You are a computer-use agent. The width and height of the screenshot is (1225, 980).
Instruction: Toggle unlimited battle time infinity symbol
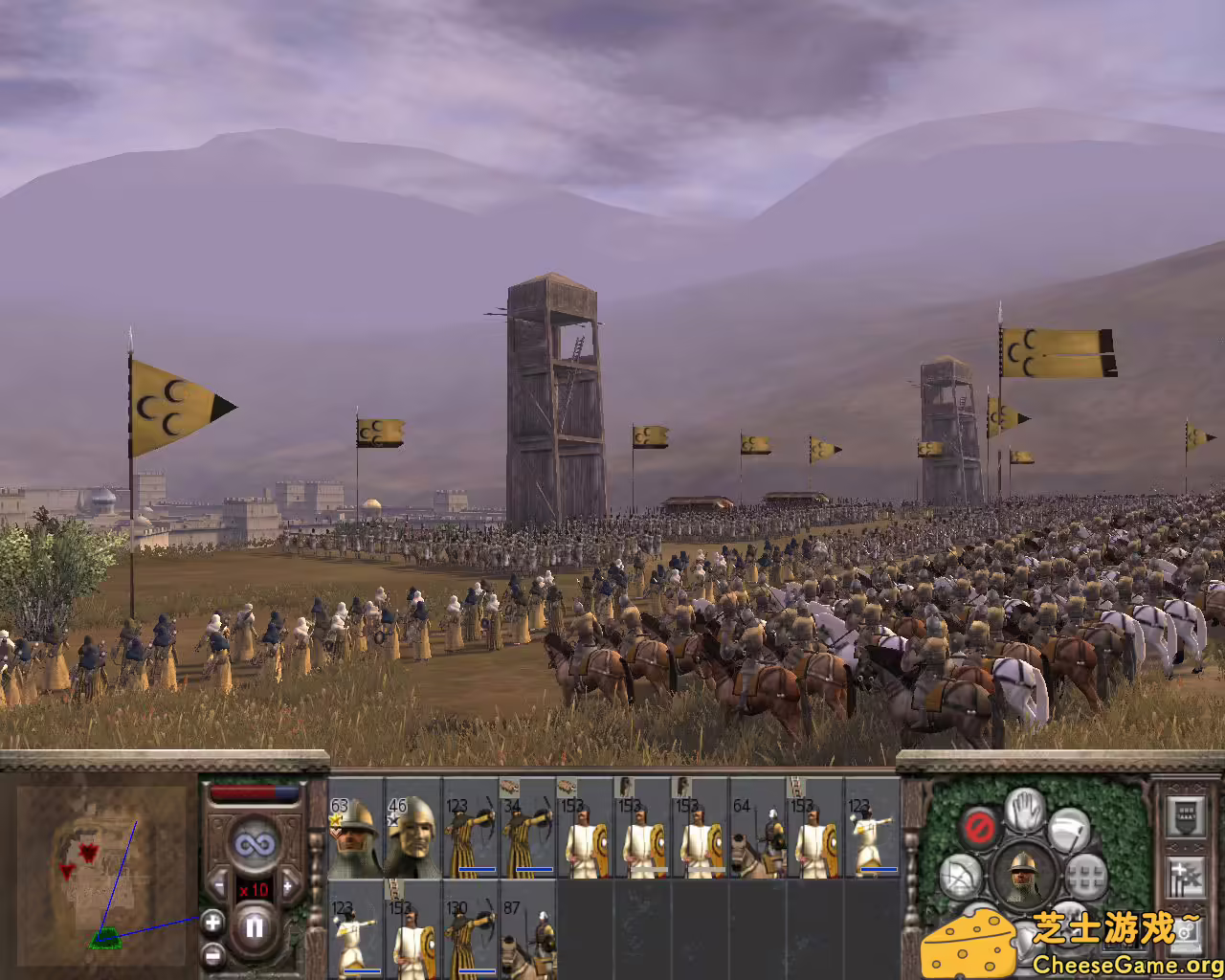256,843
